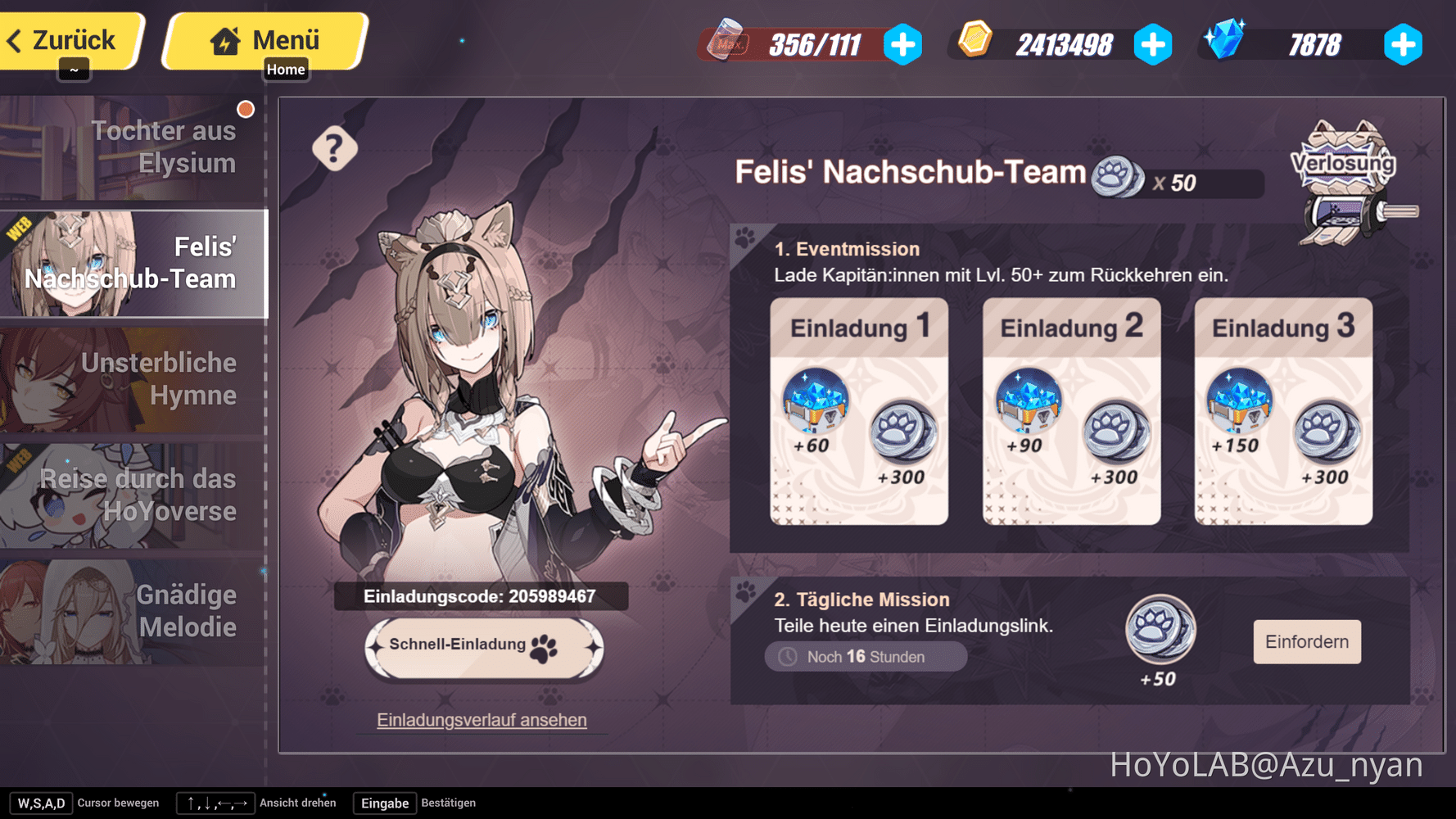Open crystal top-up via plus icon next to 7878
Viewport: 1456px width, 819px height.
[x=1403, y=46]
